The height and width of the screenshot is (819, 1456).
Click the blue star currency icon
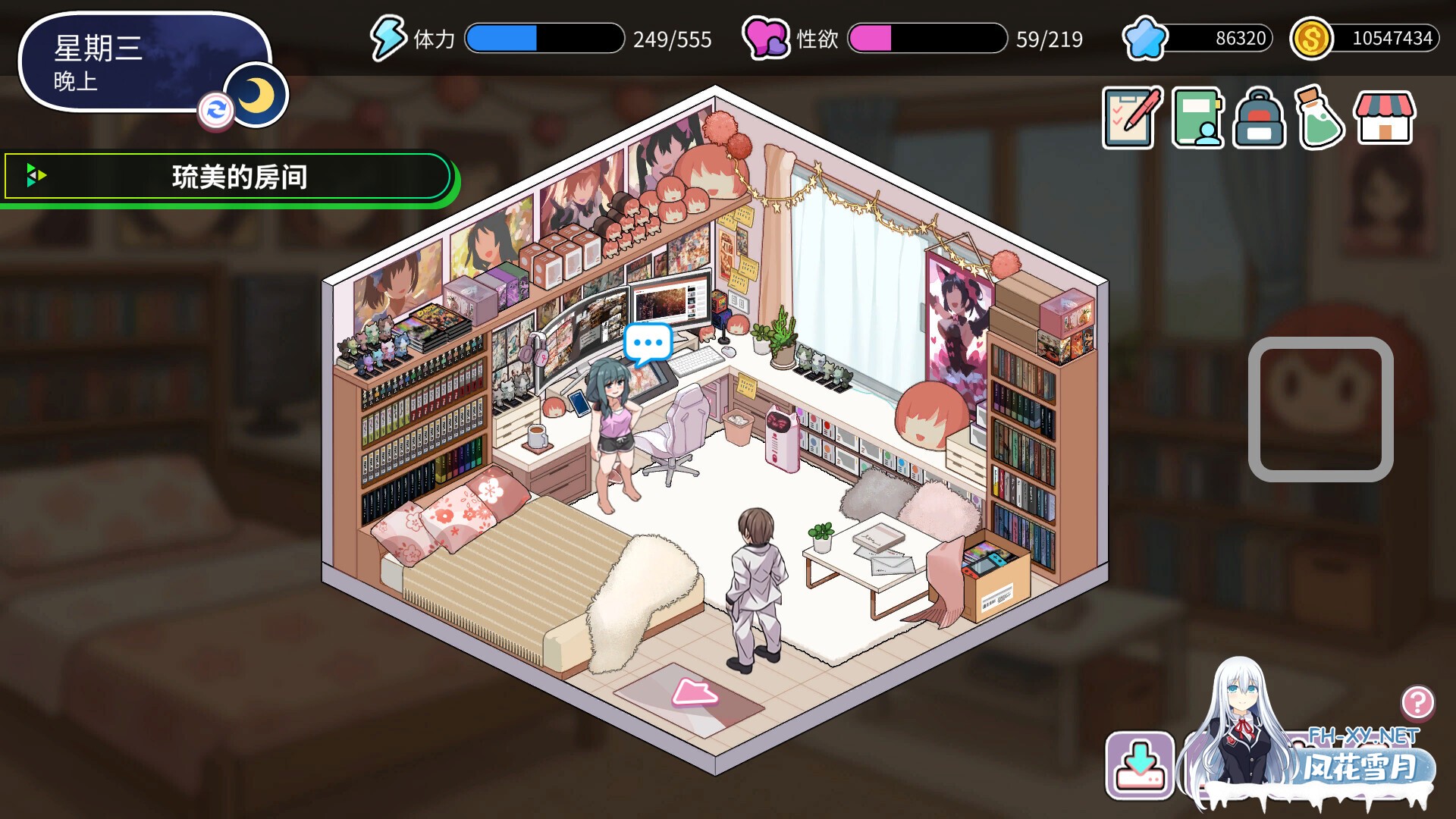coord(1147,36)
